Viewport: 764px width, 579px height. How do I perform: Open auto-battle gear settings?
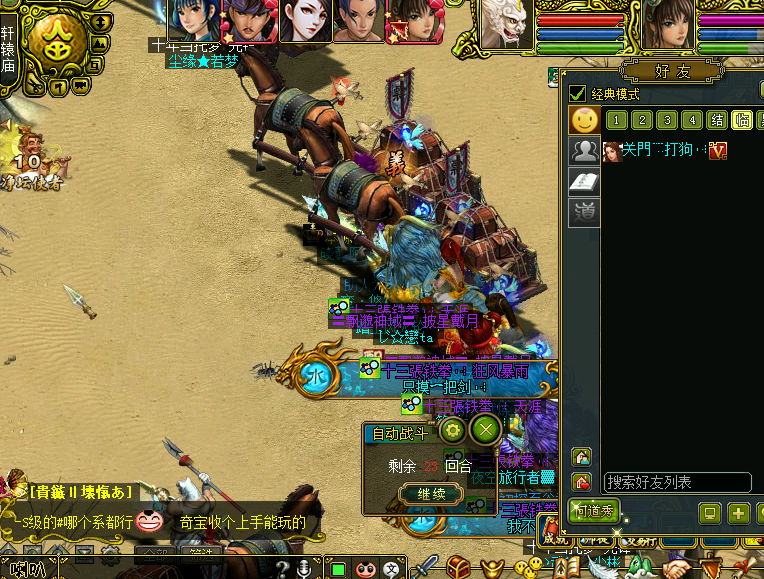coord(453,431)
